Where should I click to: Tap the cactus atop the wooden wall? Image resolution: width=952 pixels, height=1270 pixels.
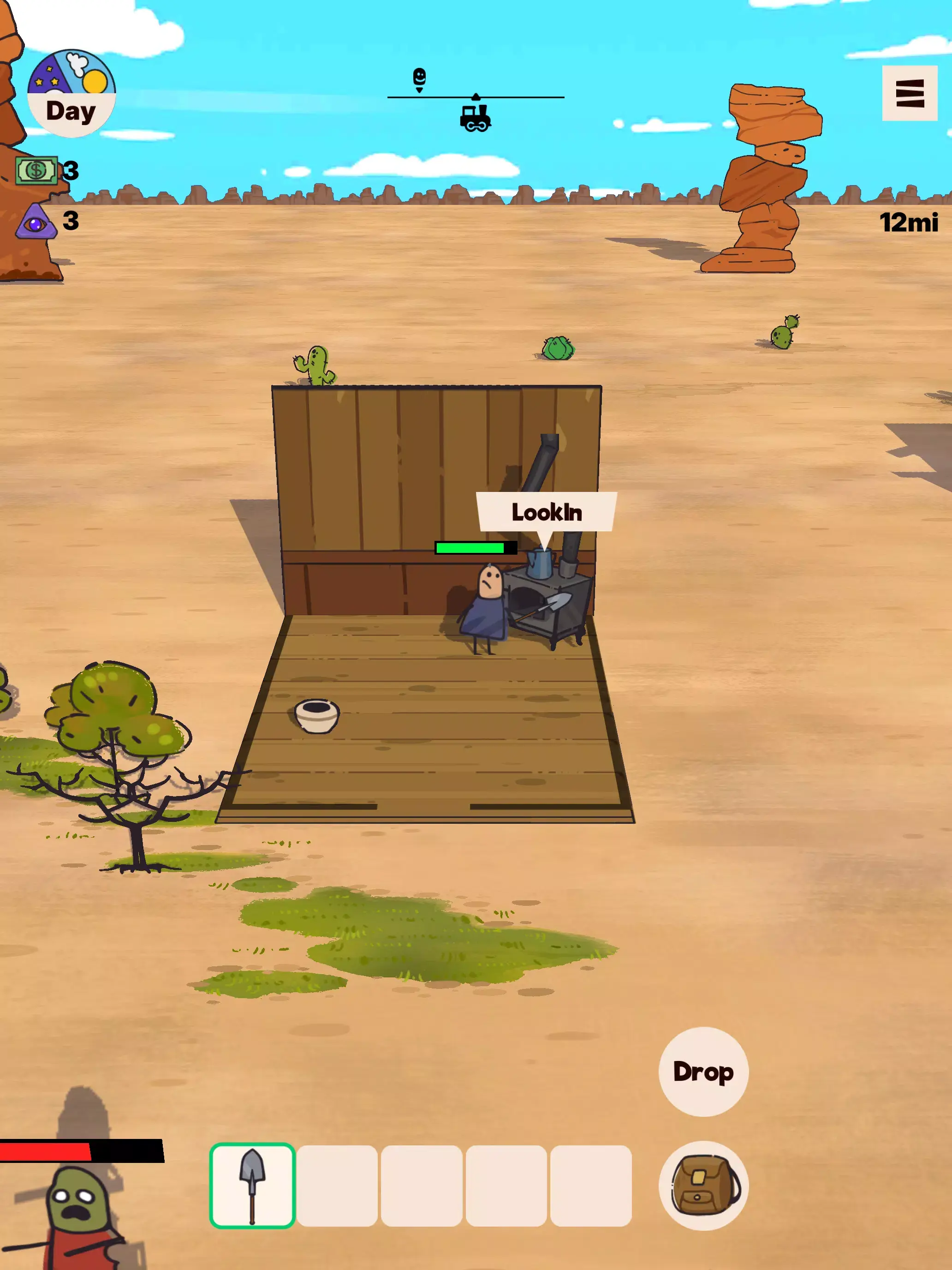point(315,364)
